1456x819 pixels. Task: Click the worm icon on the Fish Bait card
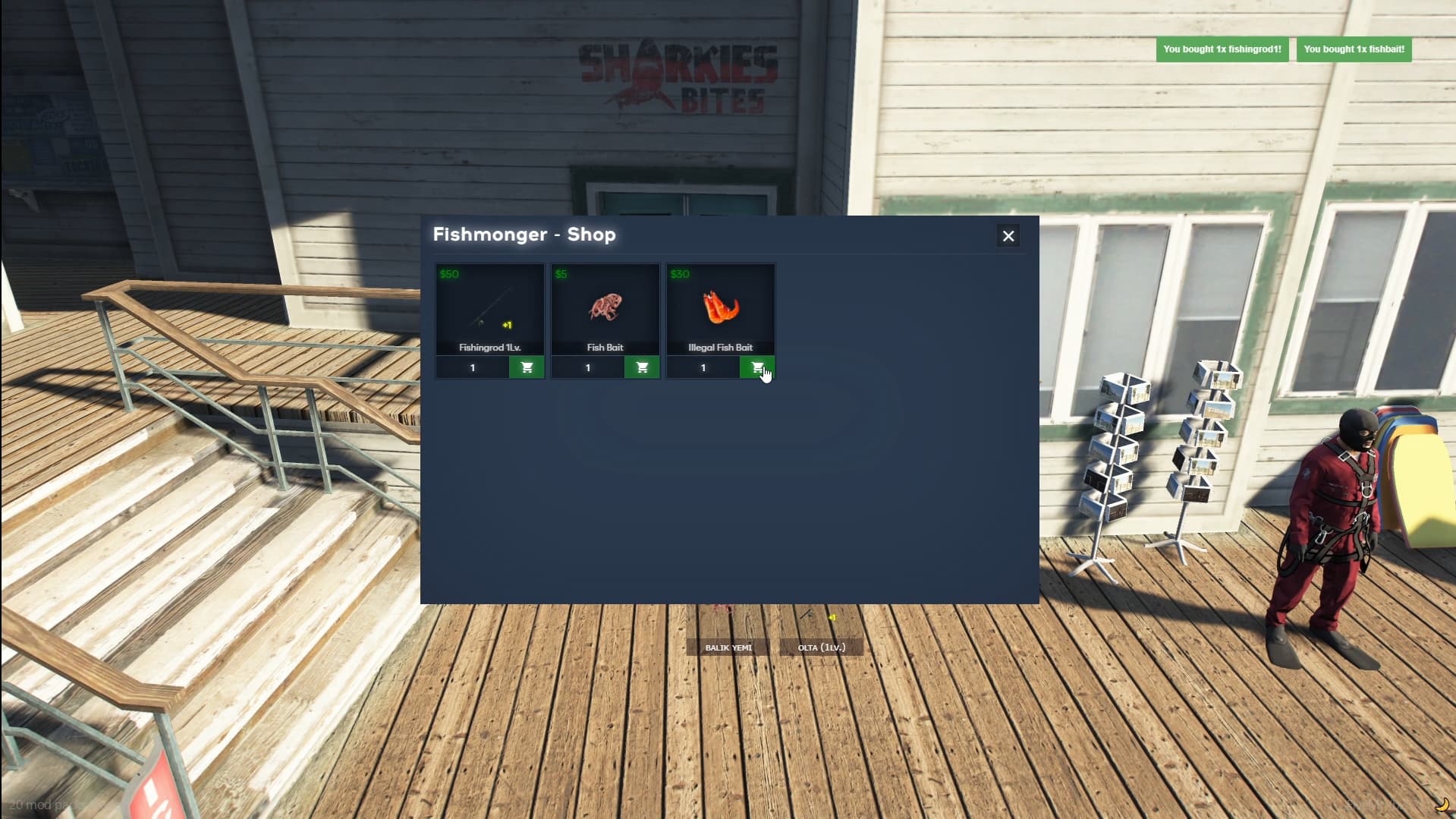[604, 307]
